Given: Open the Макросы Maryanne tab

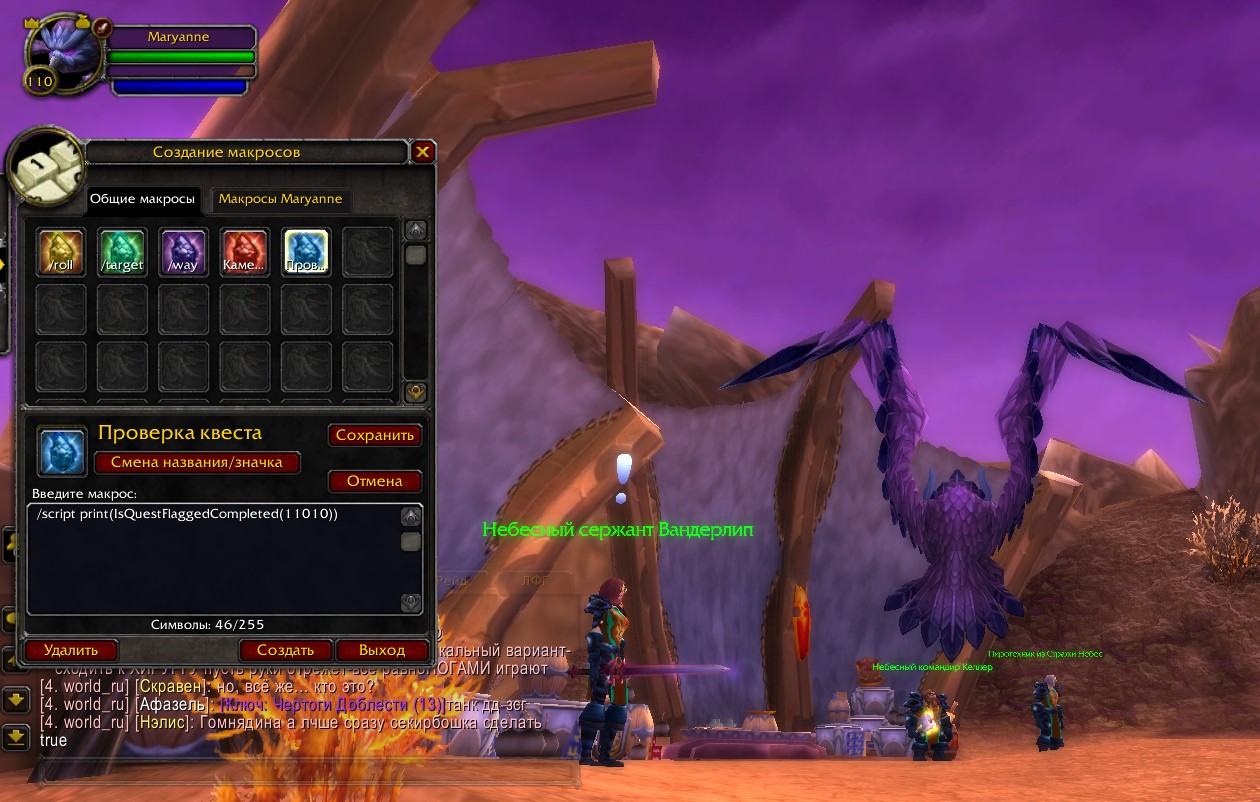Looking at the screenshot, I should (x=280, y=199).
